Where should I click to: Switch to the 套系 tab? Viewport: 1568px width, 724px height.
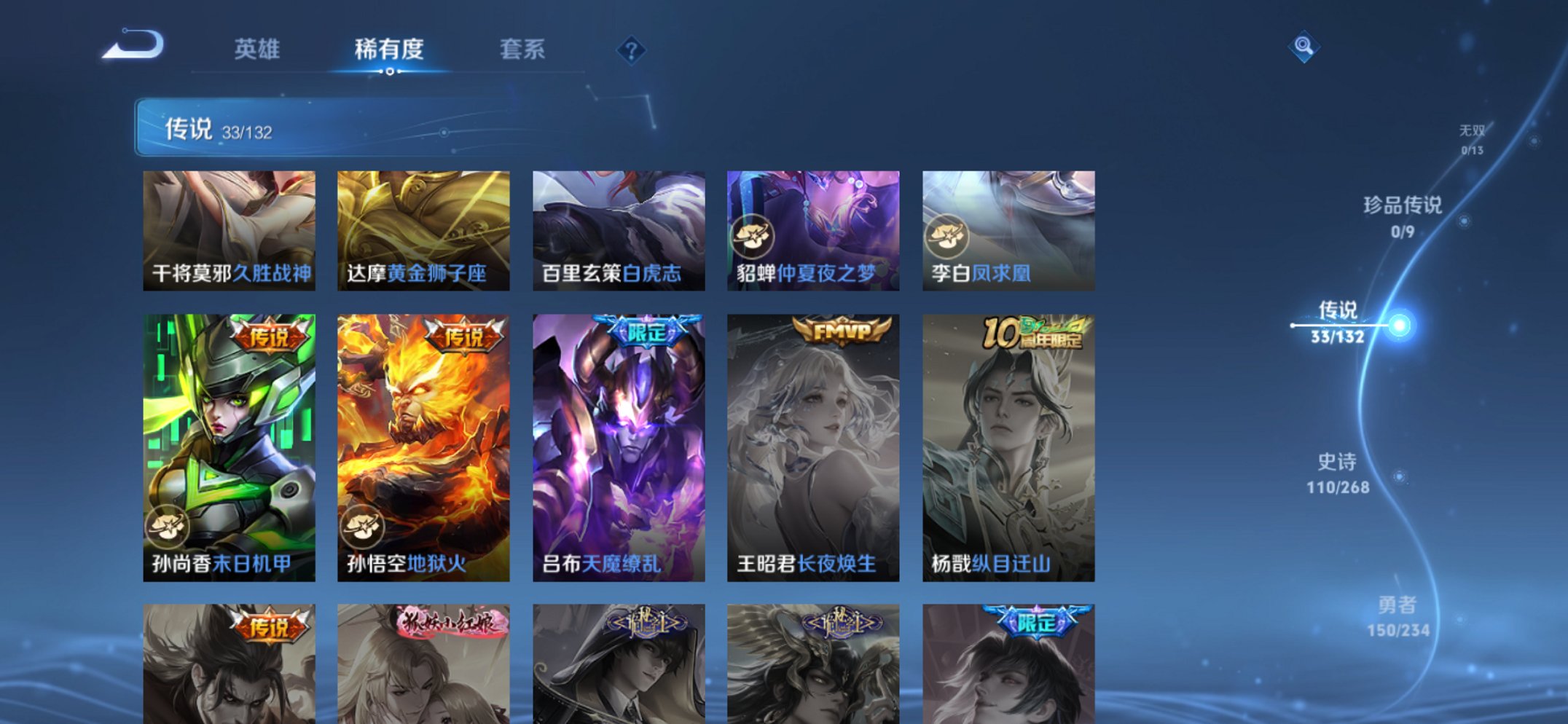coord(523,50)
